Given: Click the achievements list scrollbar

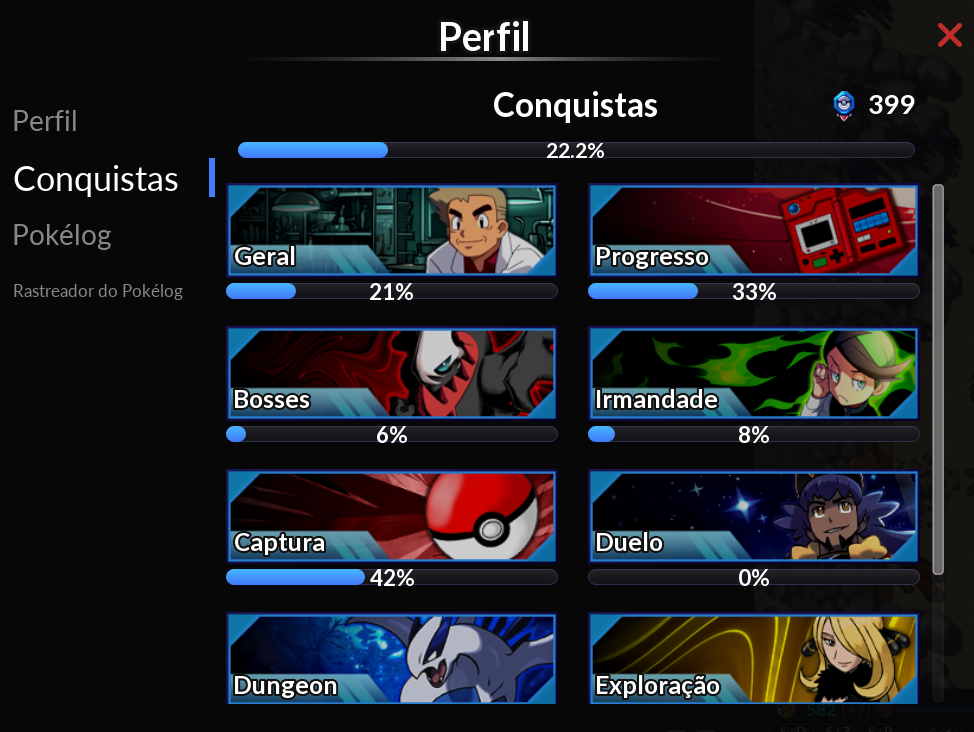Looking at the screenshot, I should point(938,380).
